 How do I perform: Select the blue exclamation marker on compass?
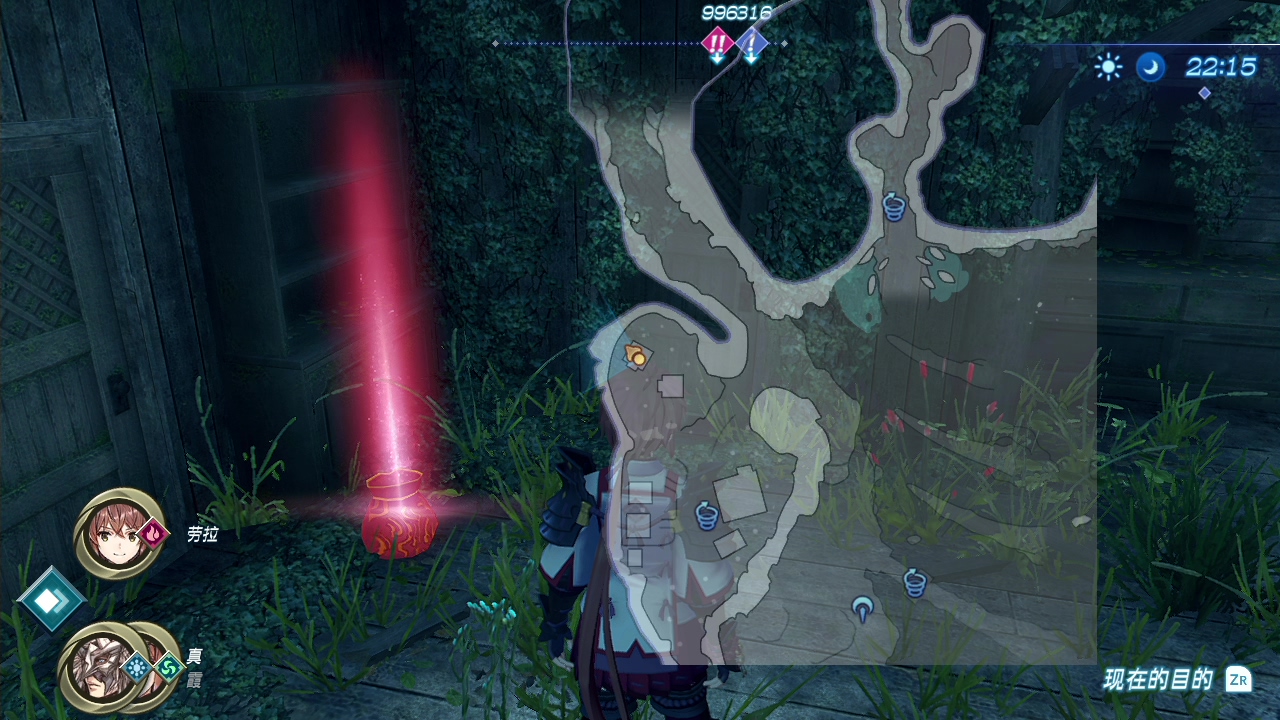752,43
